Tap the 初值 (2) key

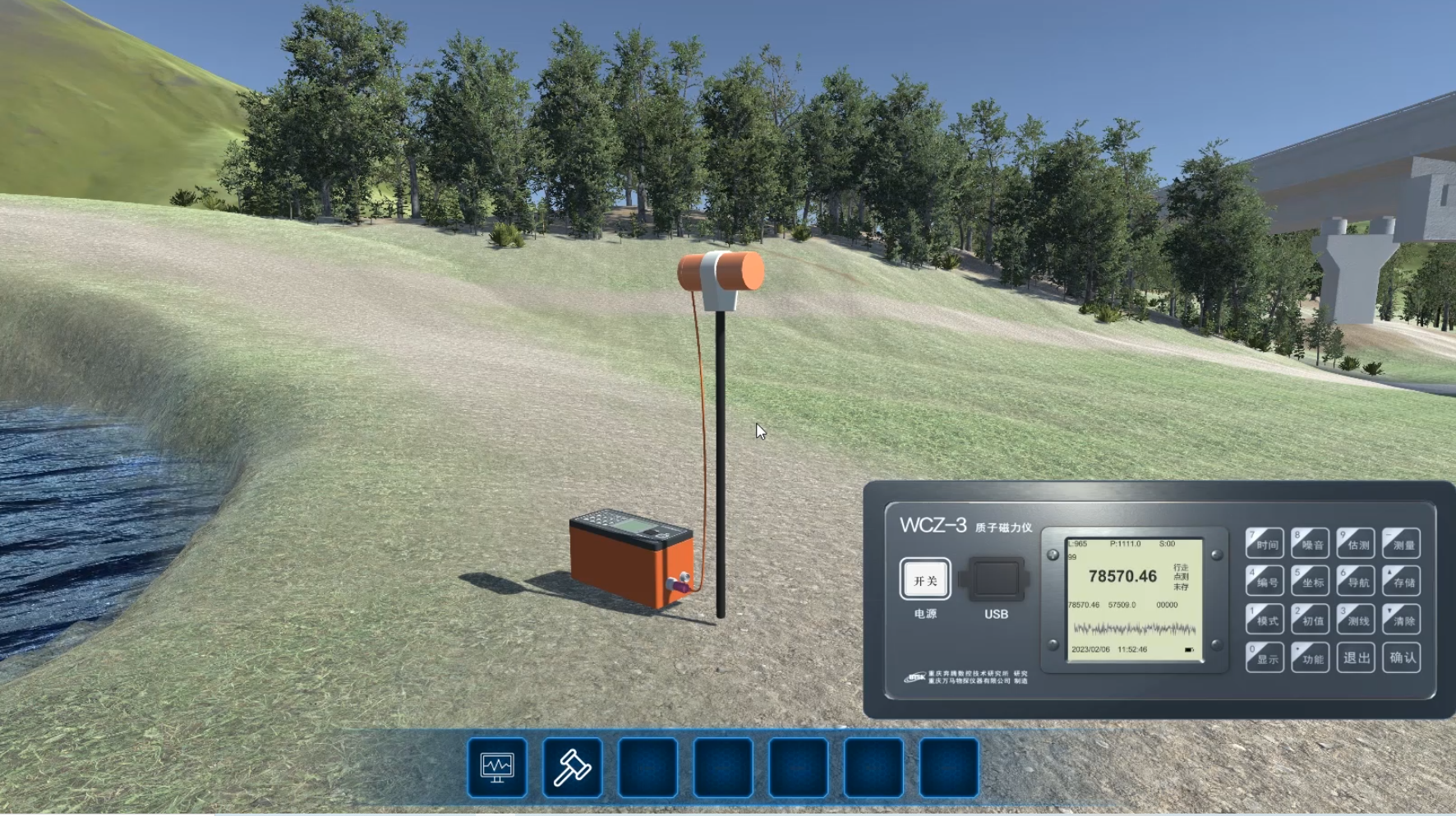coord(1311,620)
